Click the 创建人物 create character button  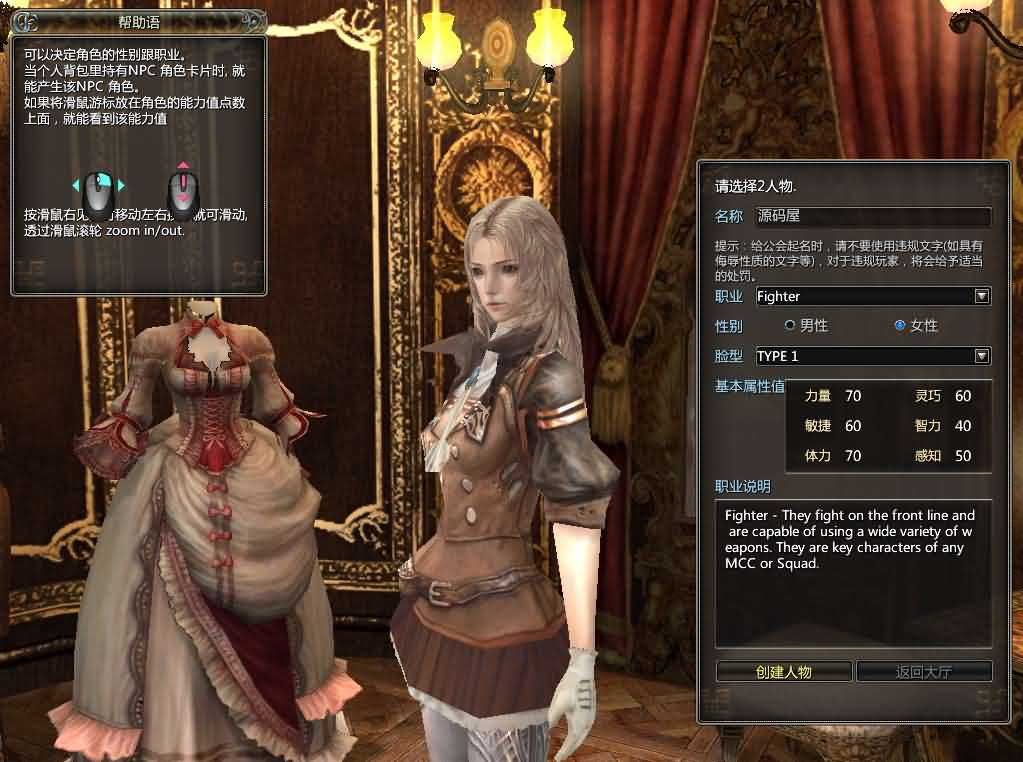pyautogui.click(x=784, y=671)
